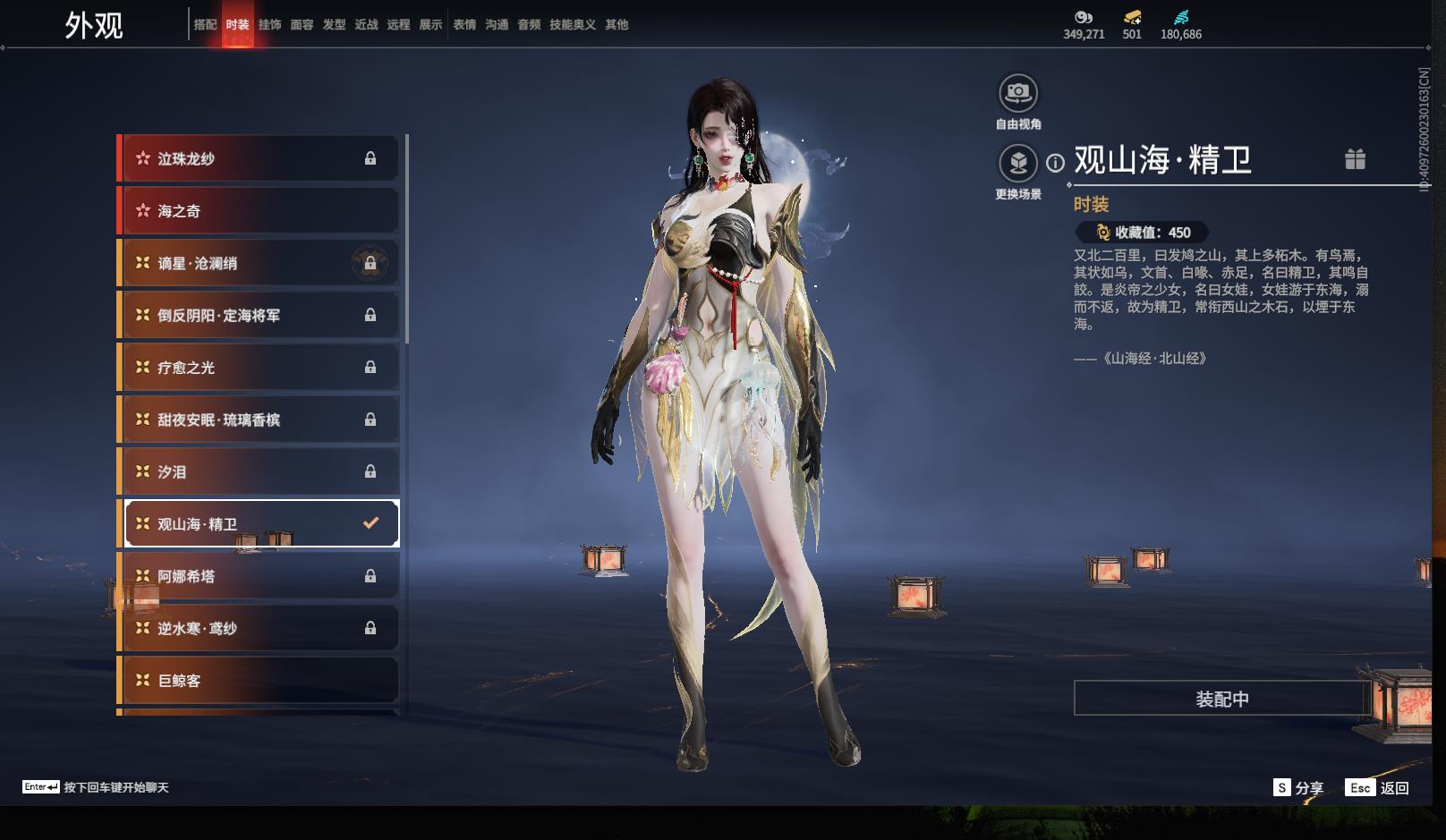1446x840 pixels.
Task: Select the 面容 face tab
Action: 302,25
